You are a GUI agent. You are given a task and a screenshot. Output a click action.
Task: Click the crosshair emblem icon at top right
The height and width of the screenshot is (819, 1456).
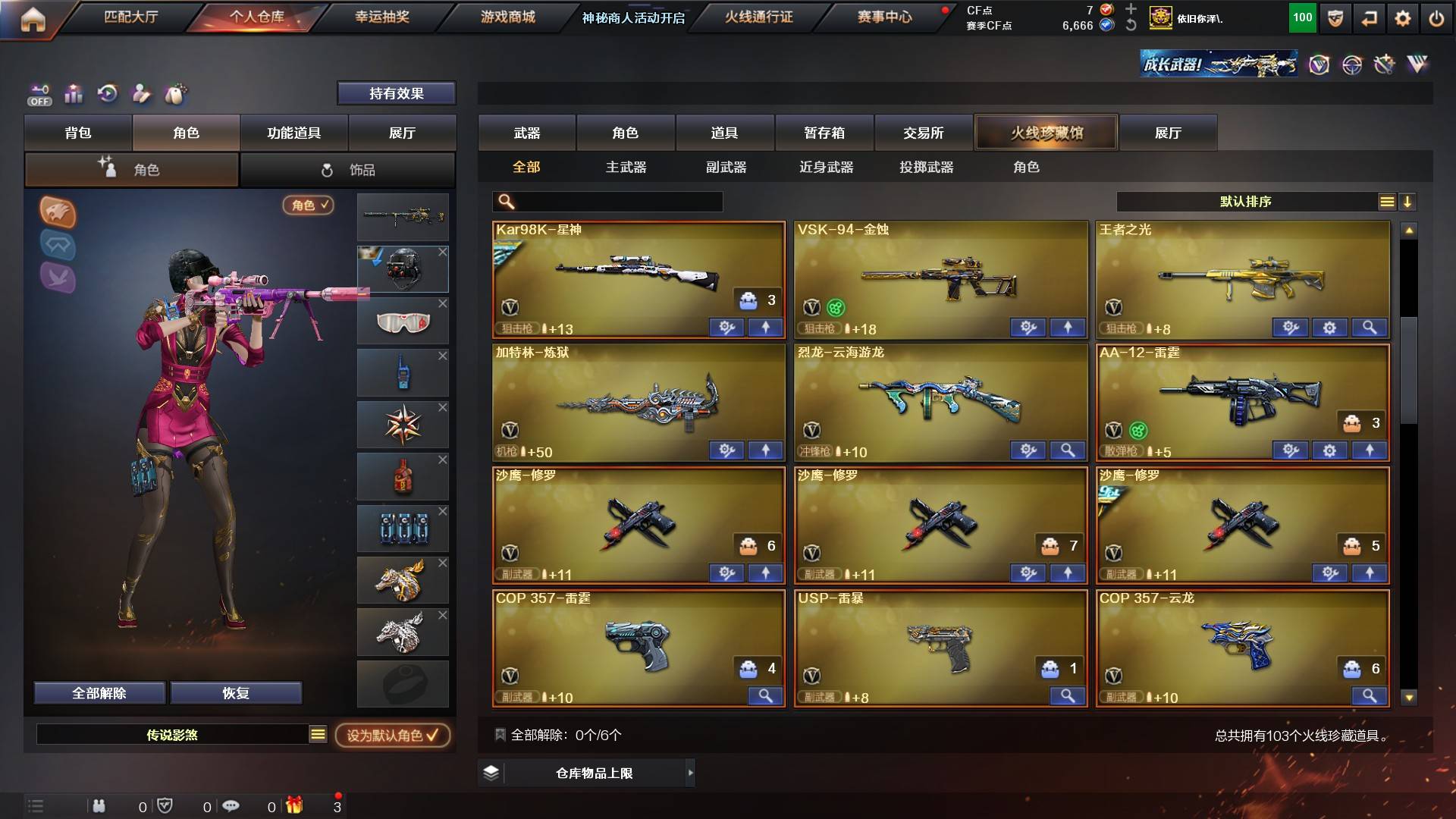click(x=1354, y=65)
